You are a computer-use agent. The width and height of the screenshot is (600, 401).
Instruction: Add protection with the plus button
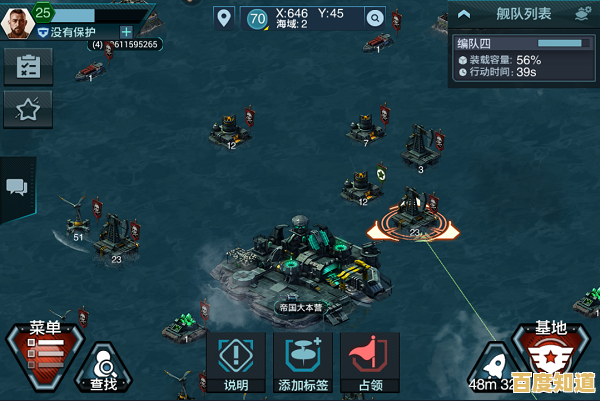click(x=126, y=31)
